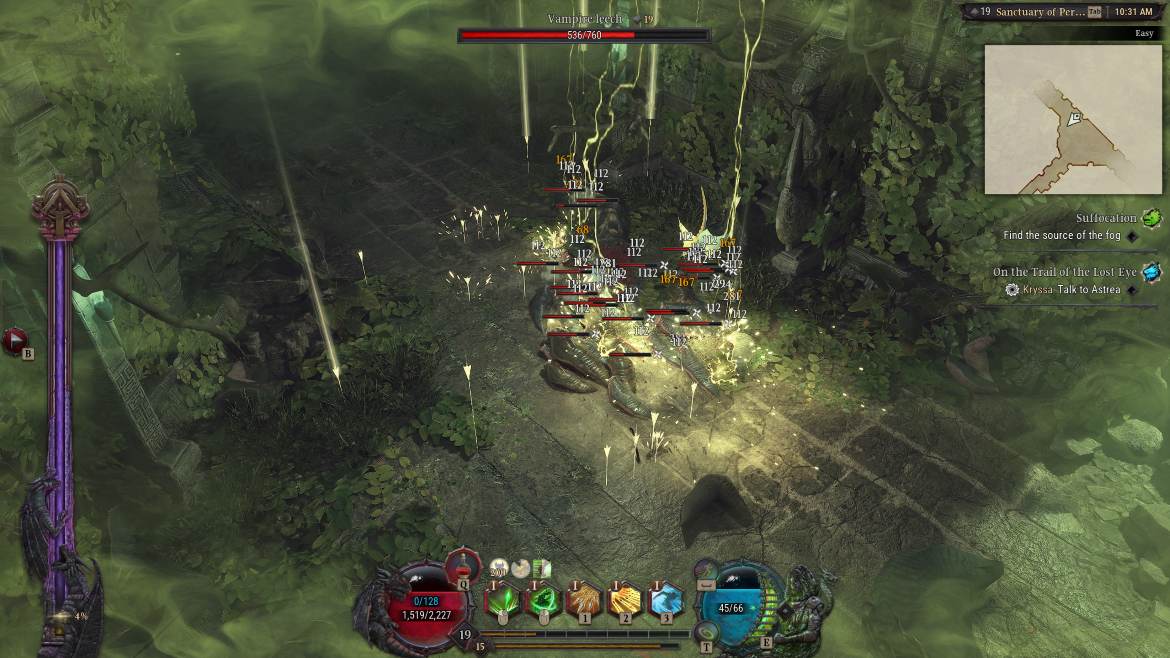
Task: Activate the orange claw slash skill
Action: pyautogui.click(x=583, y=600)
